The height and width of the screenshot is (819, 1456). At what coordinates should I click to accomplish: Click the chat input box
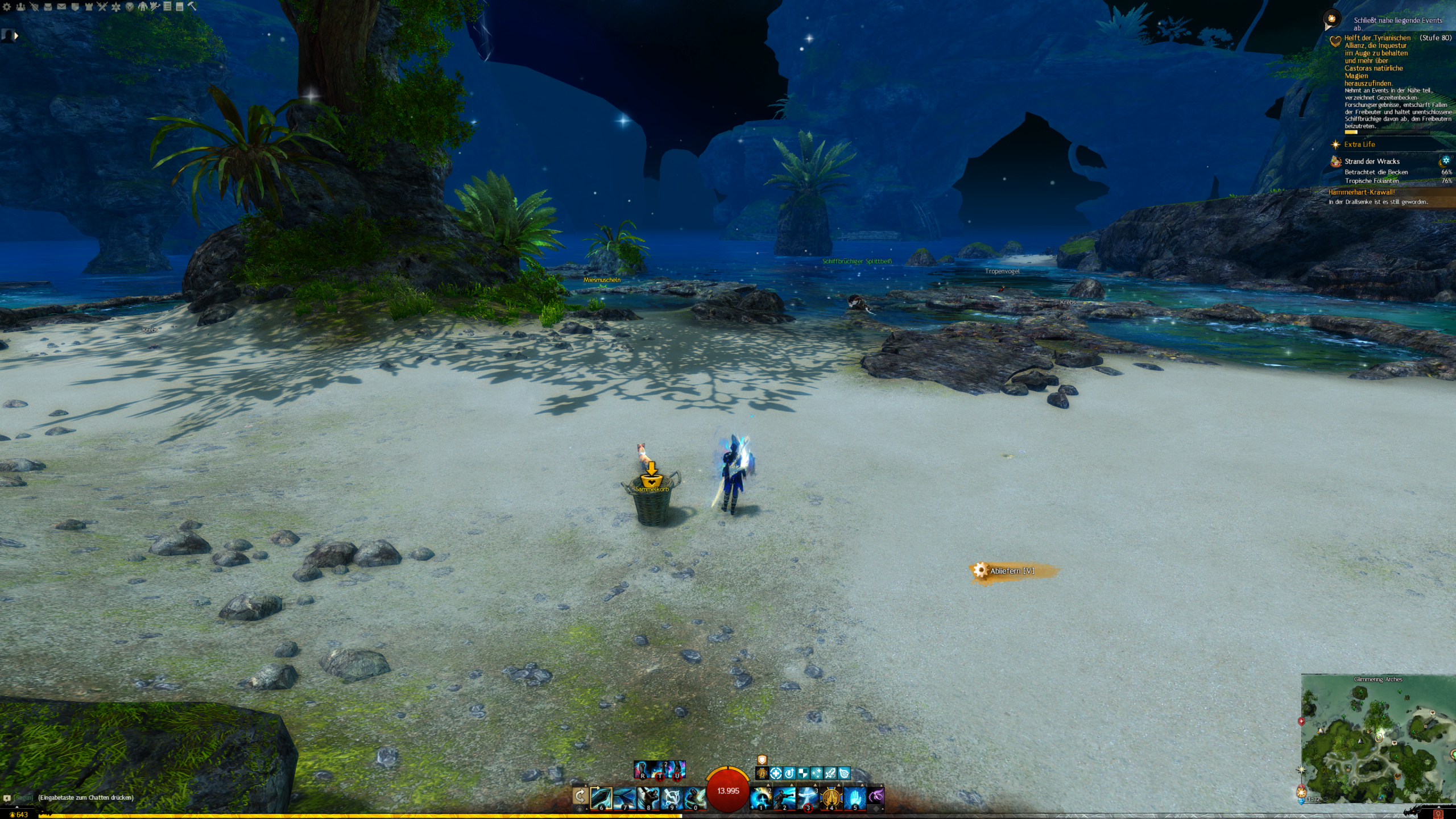click(85, 797)
